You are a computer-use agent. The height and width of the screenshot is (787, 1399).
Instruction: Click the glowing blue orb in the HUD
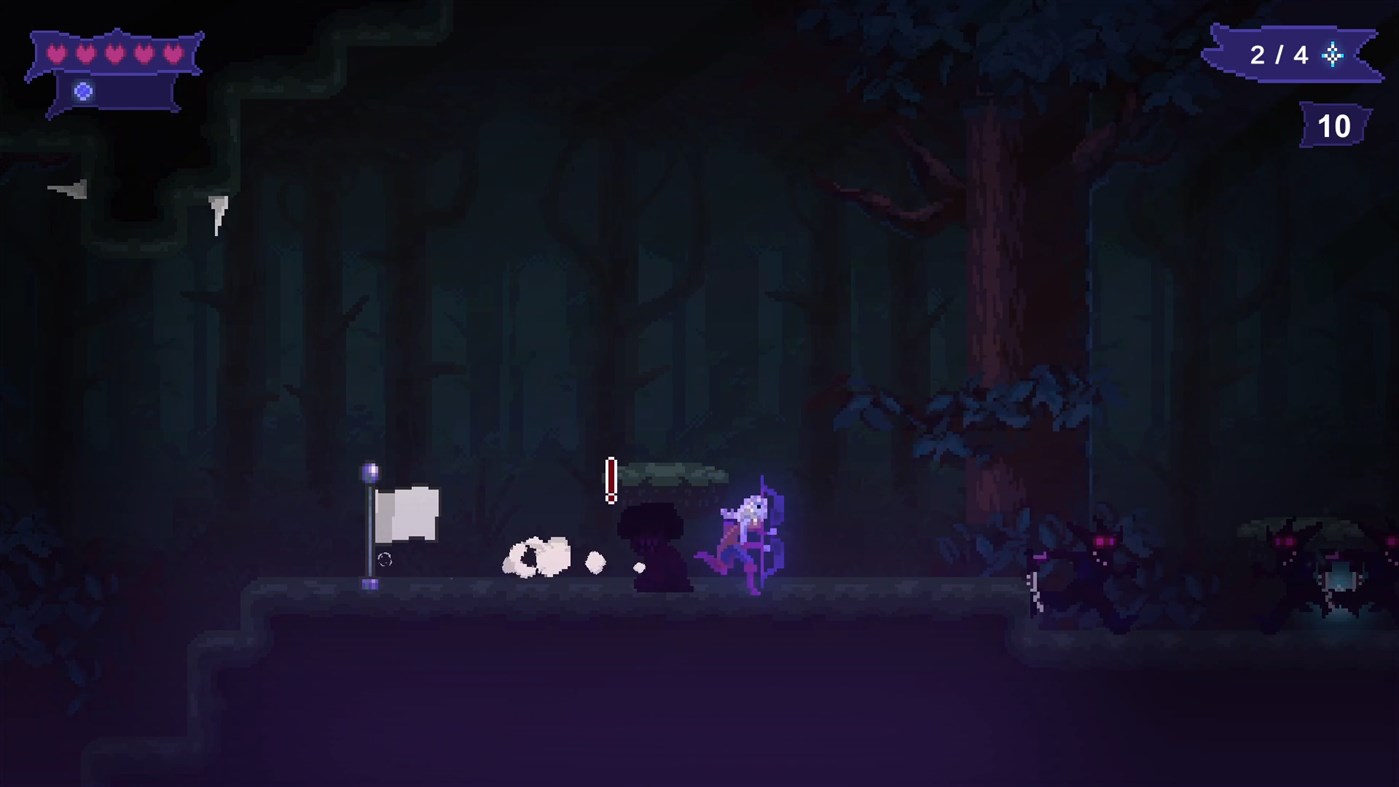[83, 91]
